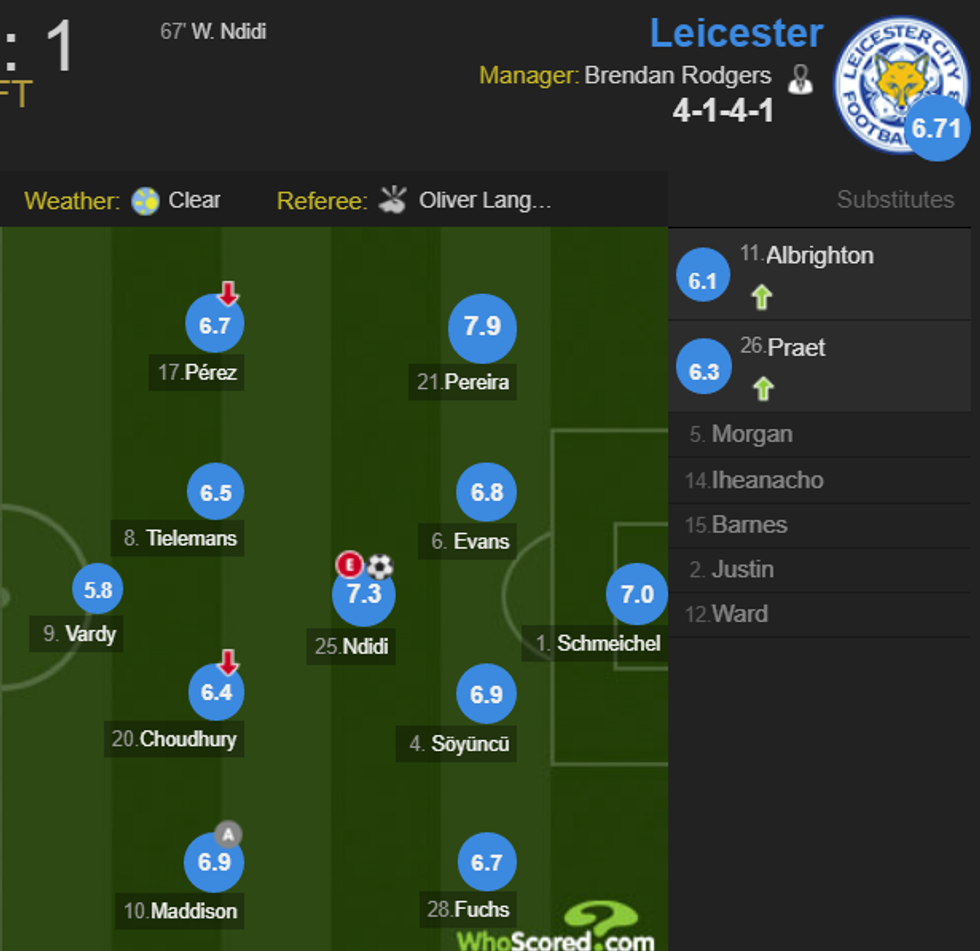
Task: Select substitute Albrighton in the list
Action: tap(820, 256)
